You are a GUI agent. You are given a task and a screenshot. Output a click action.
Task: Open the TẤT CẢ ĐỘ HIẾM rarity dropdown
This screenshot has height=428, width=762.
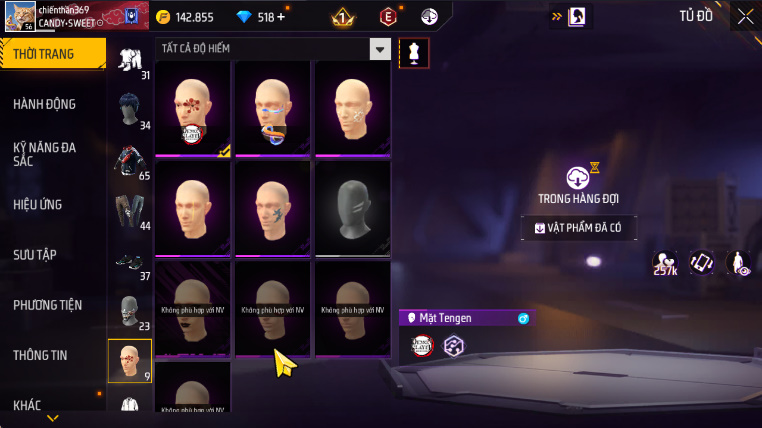coord(379,49)
